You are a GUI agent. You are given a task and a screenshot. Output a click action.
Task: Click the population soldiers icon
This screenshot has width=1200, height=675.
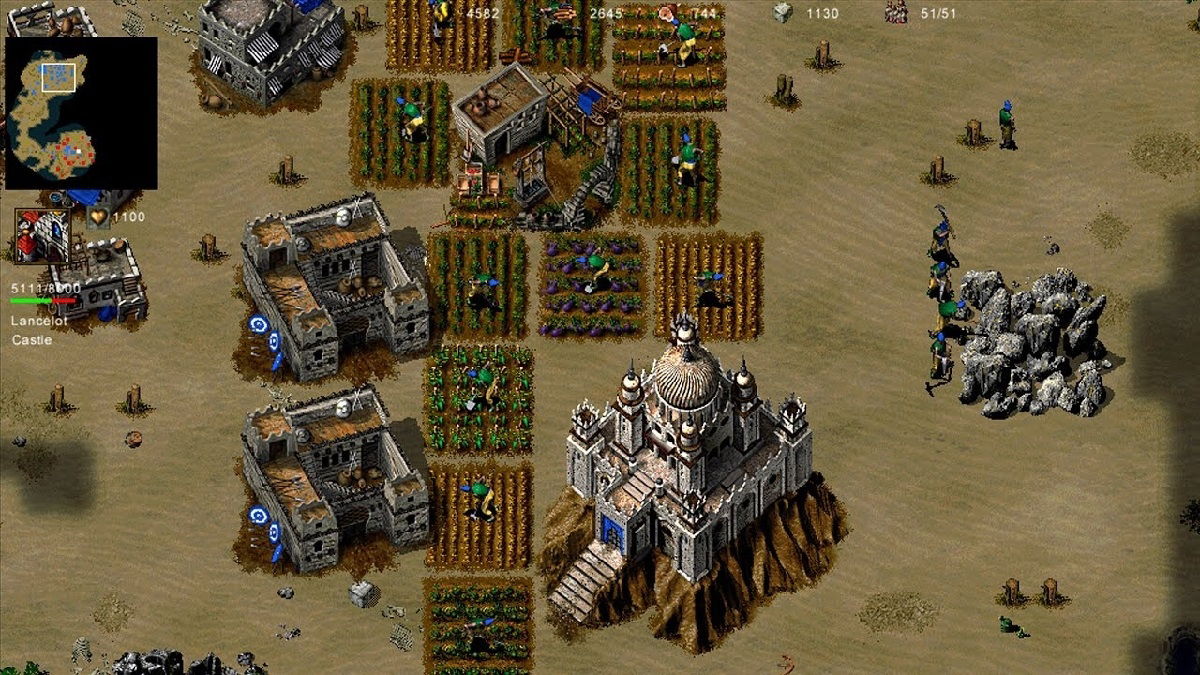pyautogui.click(x=896, y=12)
